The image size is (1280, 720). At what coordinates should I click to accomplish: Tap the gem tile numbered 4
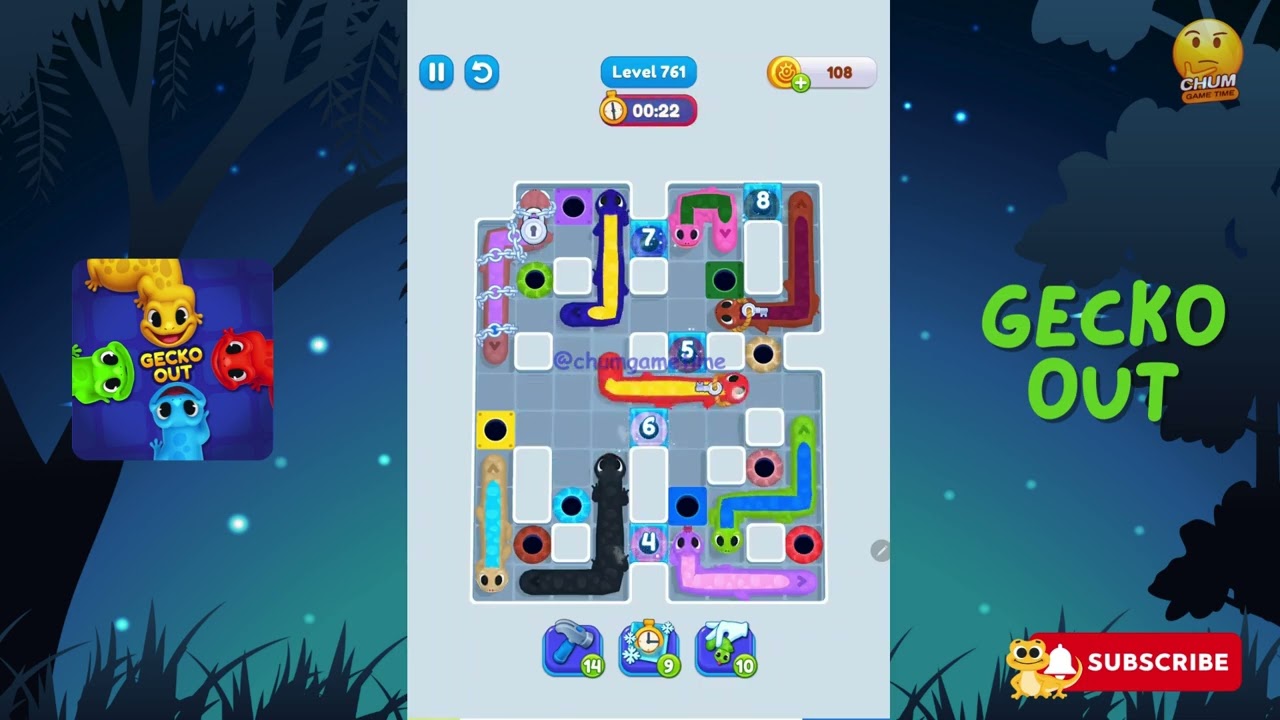(650, 541)
